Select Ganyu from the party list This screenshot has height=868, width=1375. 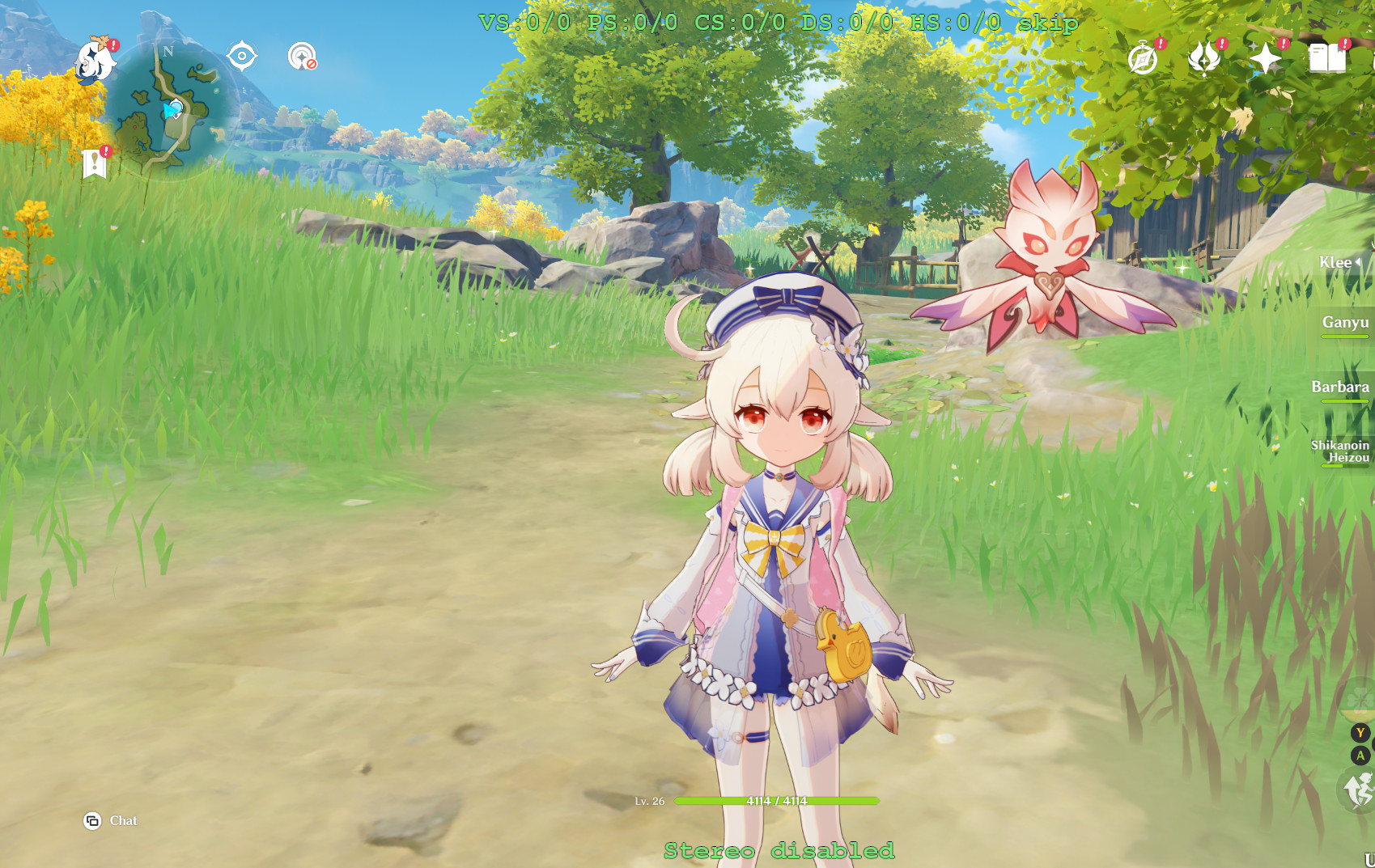[1344, 321]
